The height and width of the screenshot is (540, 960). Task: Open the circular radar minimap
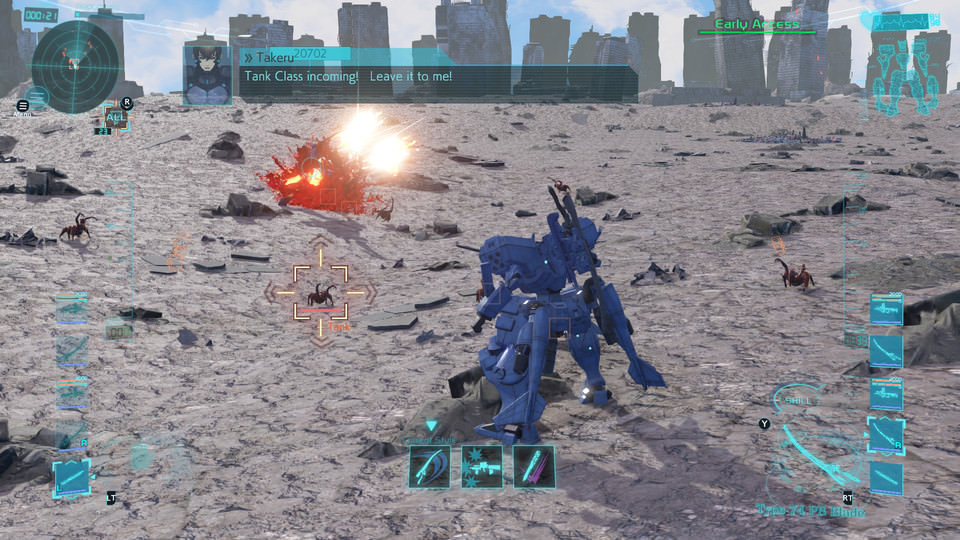[x=75, y=67]
